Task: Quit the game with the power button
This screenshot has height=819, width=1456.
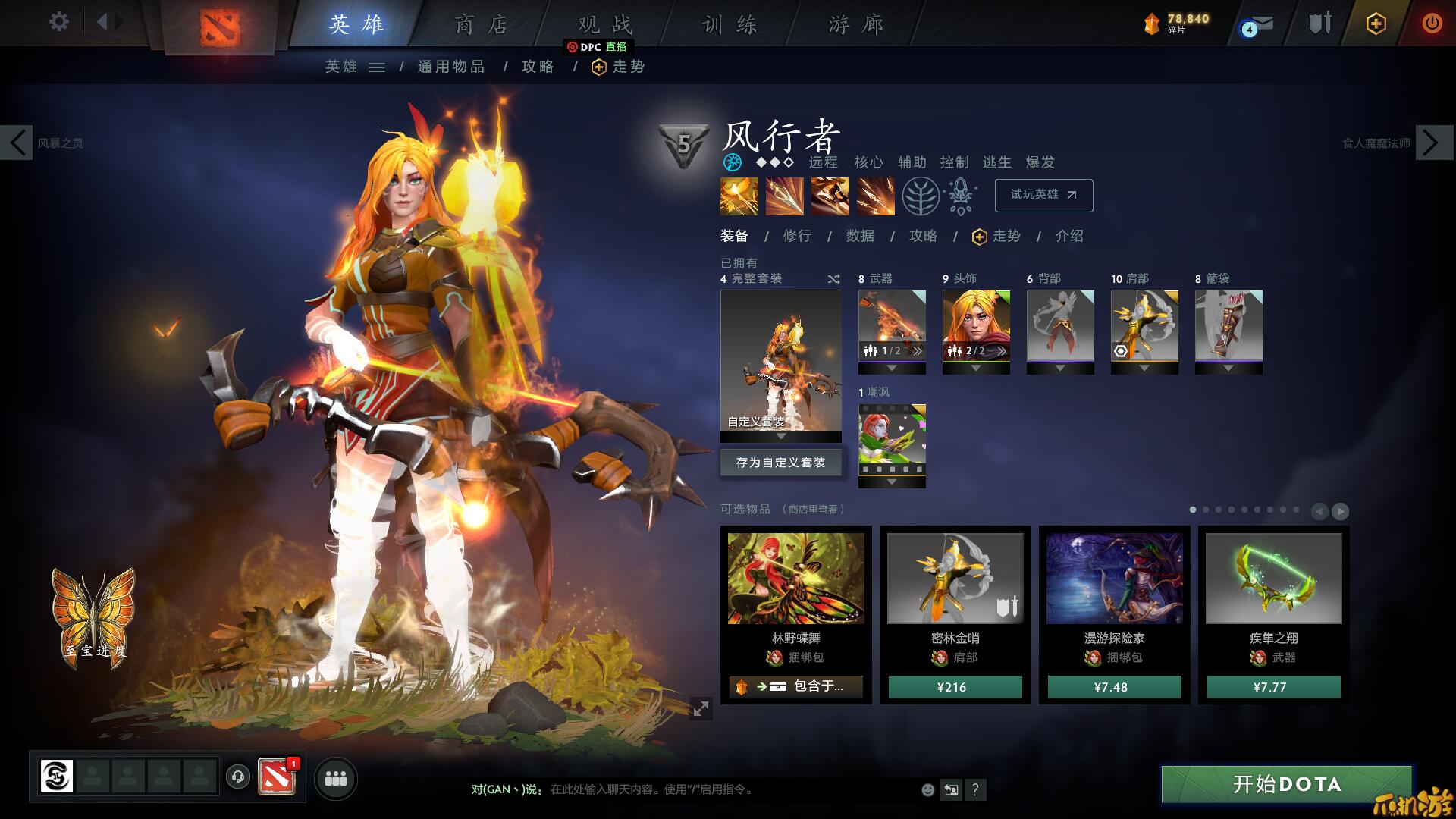Action: 1432,23
